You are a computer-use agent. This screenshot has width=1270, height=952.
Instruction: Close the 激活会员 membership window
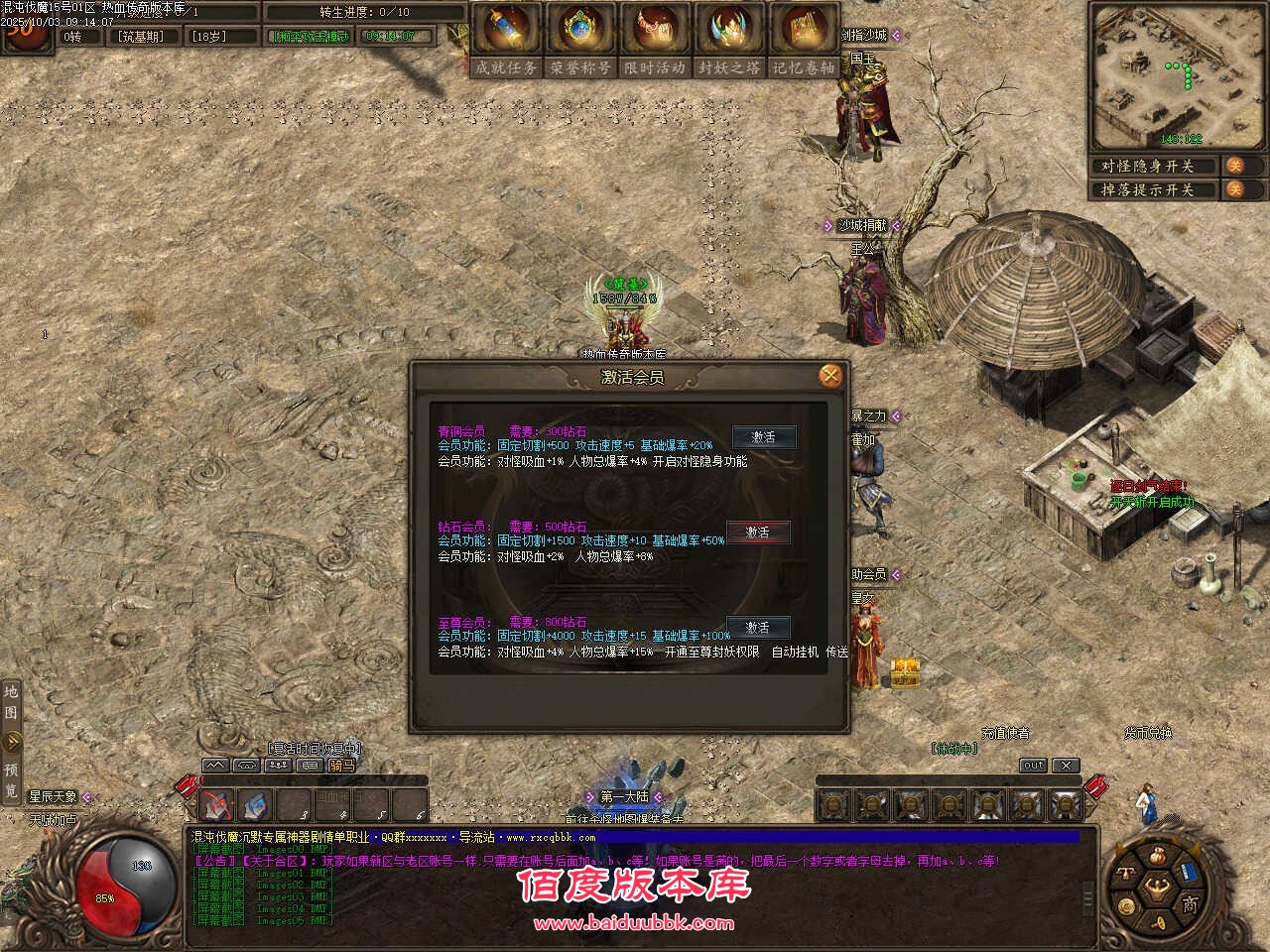pos(830,376)
